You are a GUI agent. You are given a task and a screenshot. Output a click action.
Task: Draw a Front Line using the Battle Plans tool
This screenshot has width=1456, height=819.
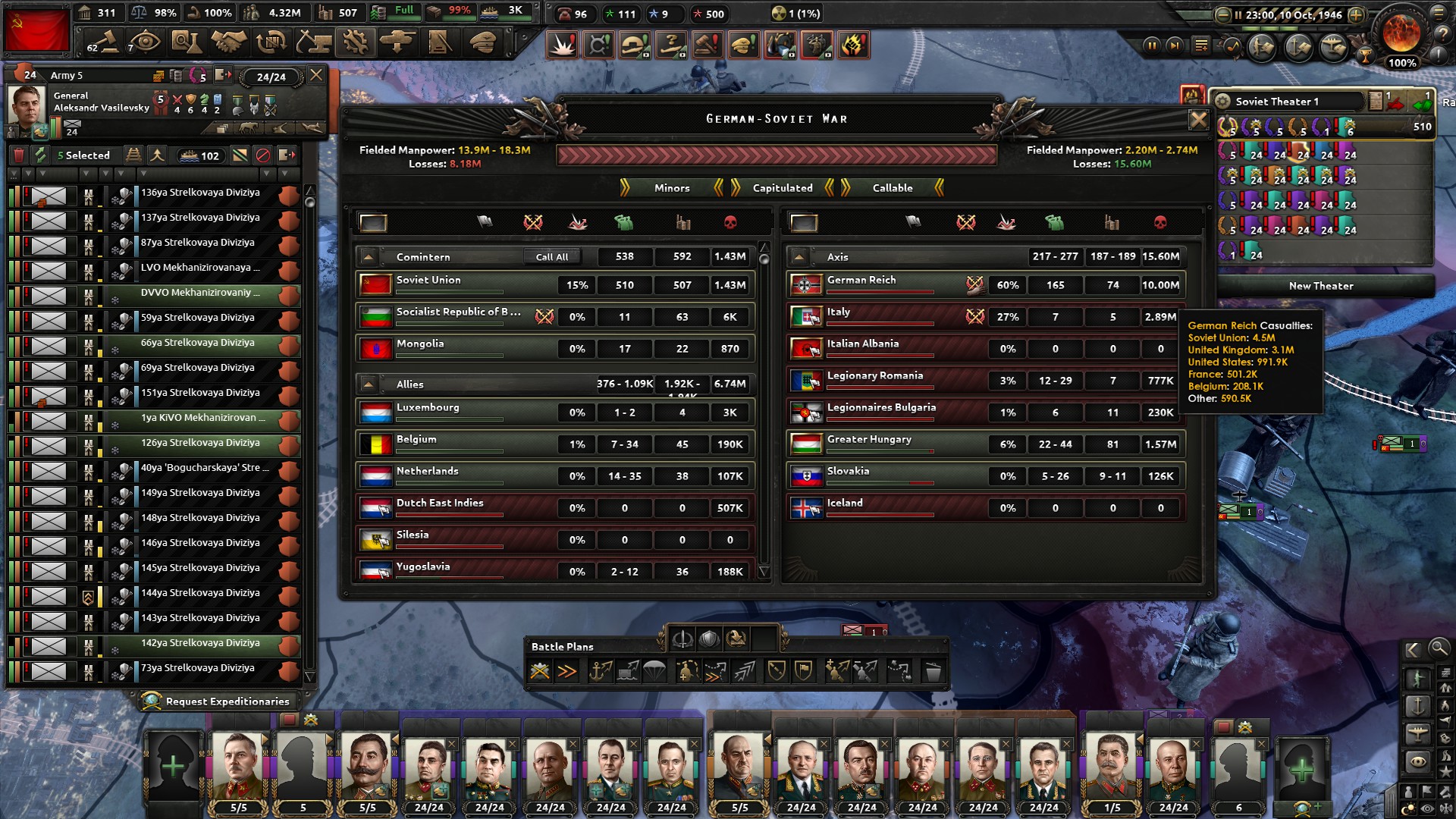click(x=541, y=671)
